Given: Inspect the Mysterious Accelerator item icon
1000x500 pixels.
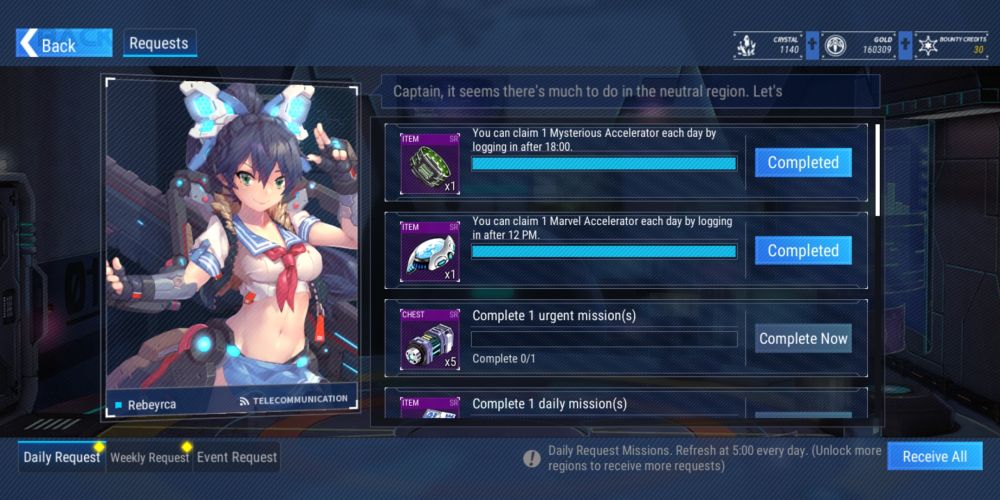Looking at the screenshot, I should pos(430,163).
